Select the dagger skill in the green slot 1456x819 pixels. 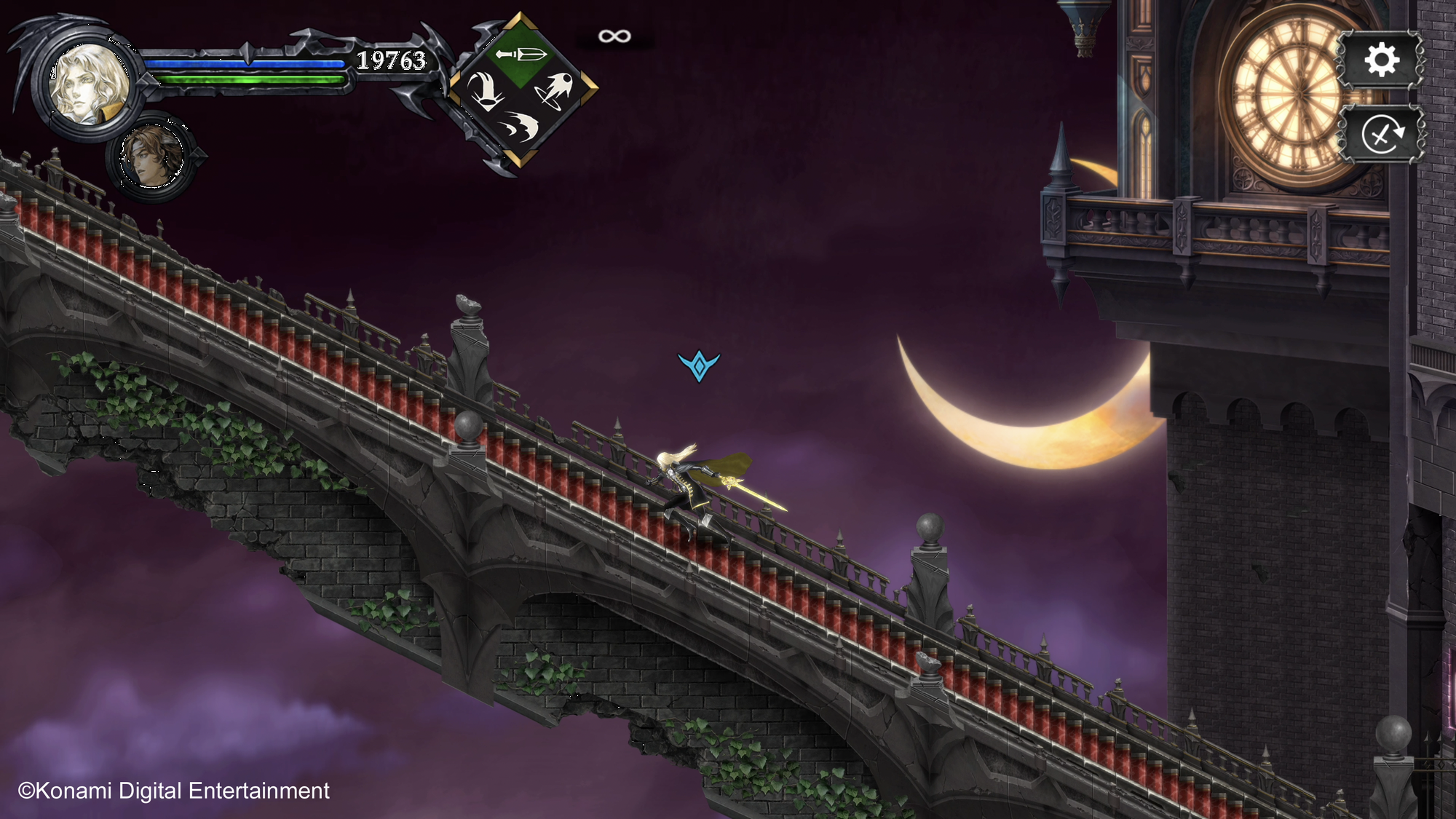[521, 55]
